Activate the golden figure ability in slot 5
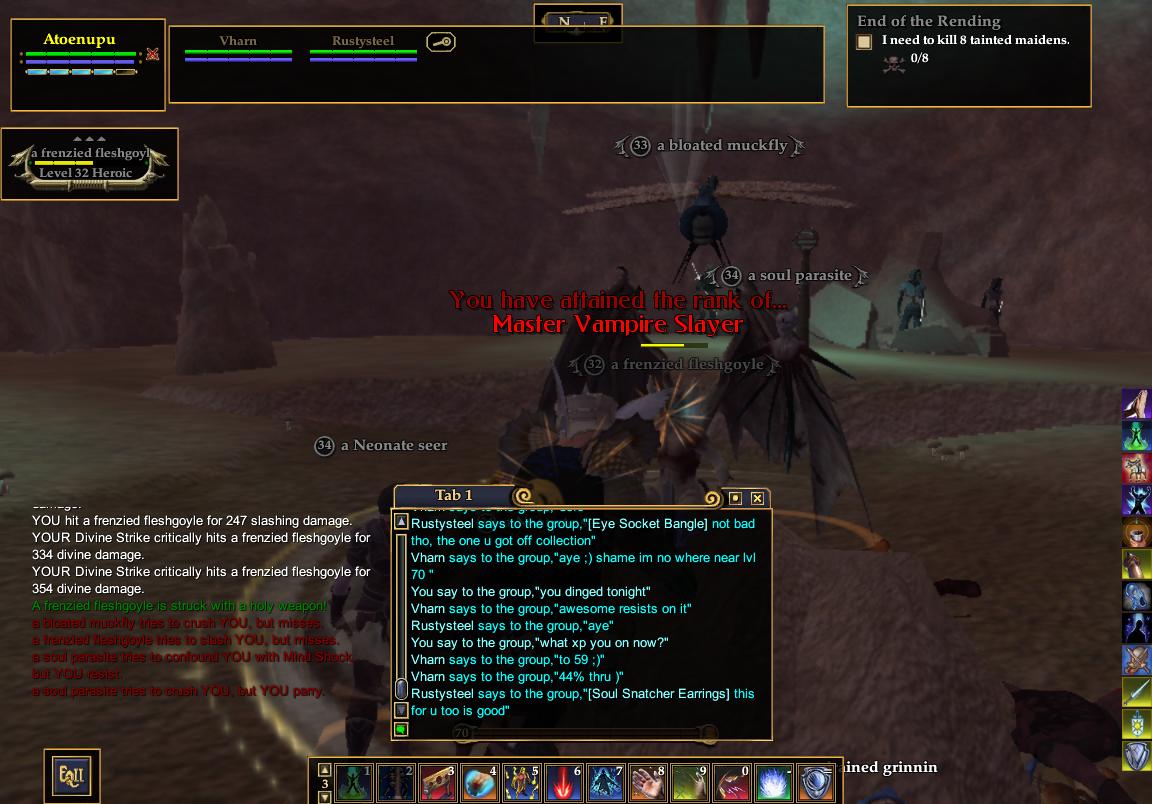Screen dimensions: 1152x804 click(x=521, y=783)
